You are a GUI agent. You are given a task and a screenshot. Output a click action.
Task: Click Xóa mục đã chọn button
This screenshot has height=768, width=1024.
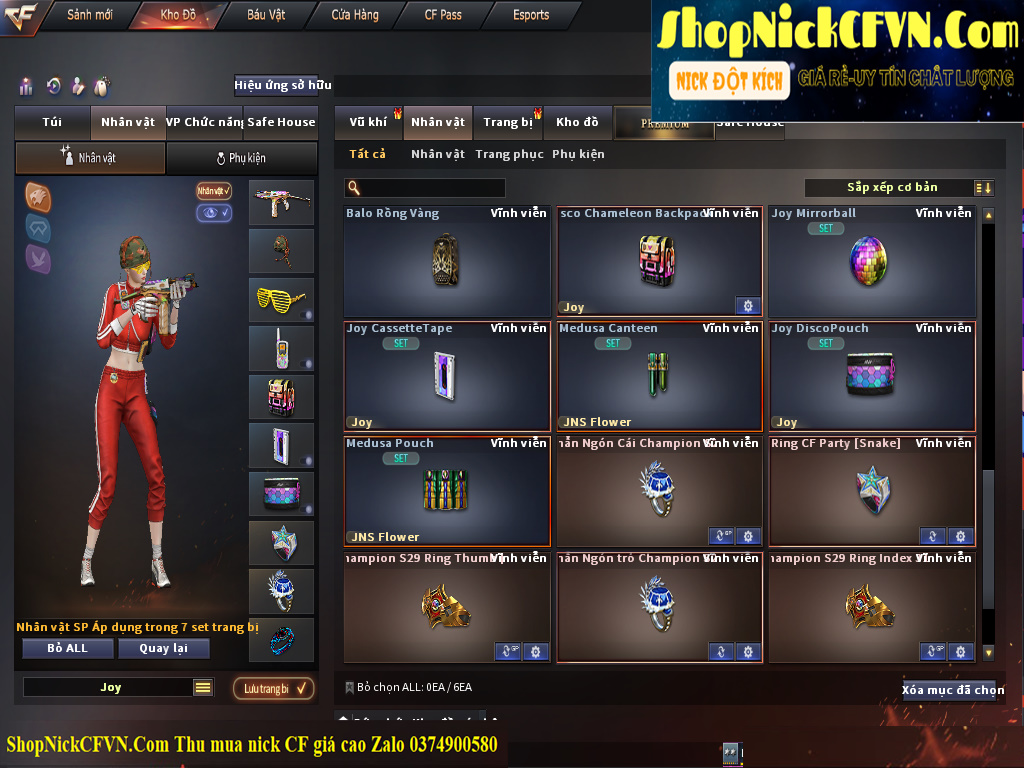(952, 690)
